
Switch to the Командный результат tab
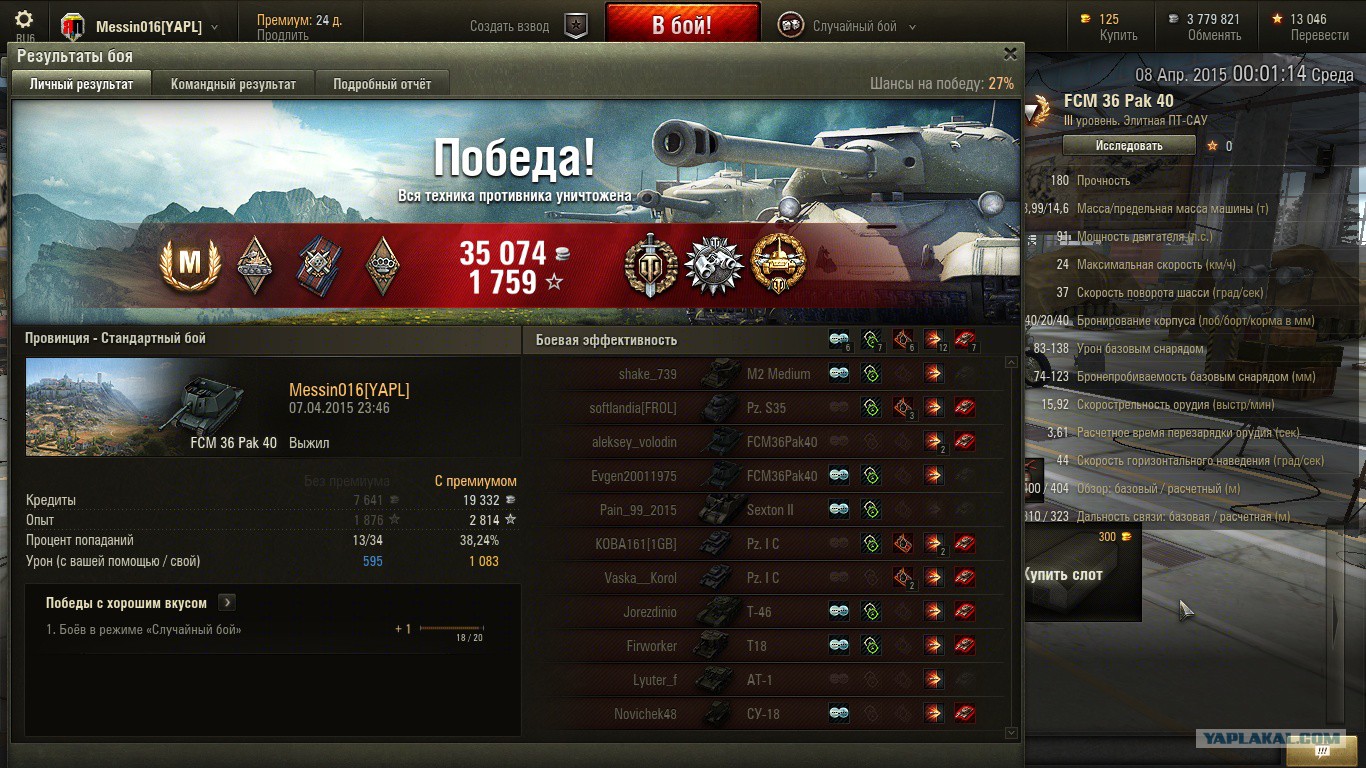[233, 84]
